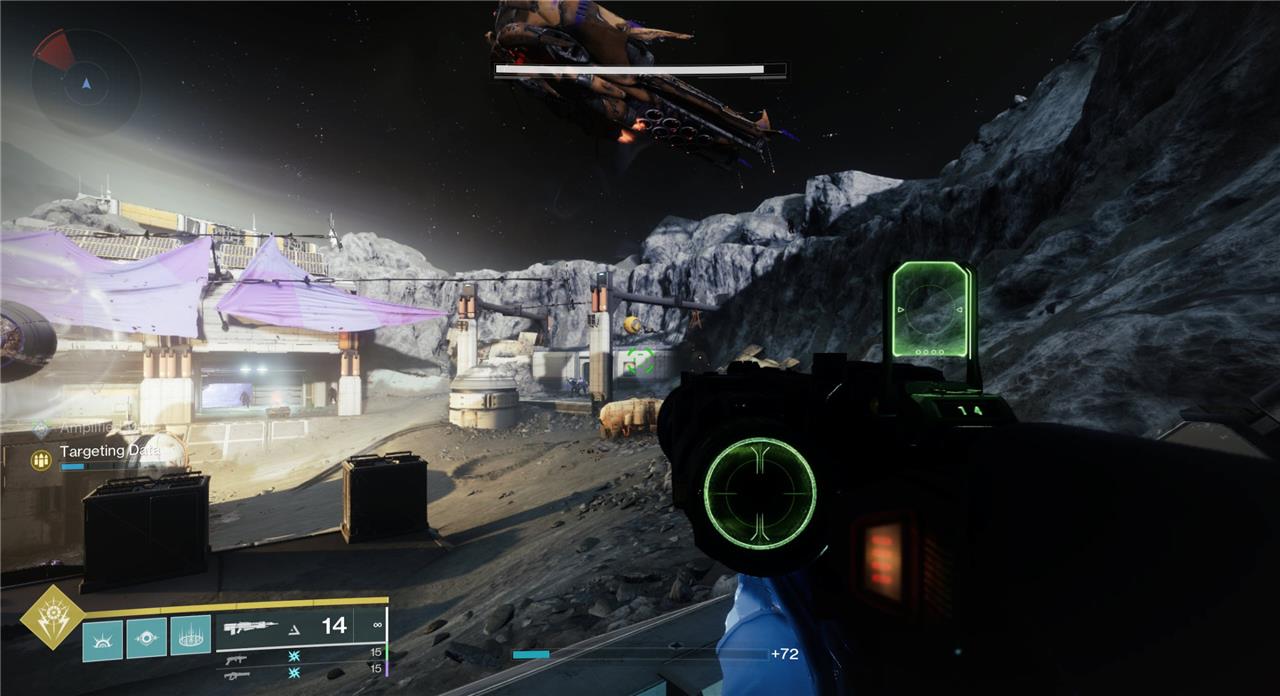The image size is (1280, 696).
Task: Select the faded Amplified buff diamond icon
Action: pos(40,429)
